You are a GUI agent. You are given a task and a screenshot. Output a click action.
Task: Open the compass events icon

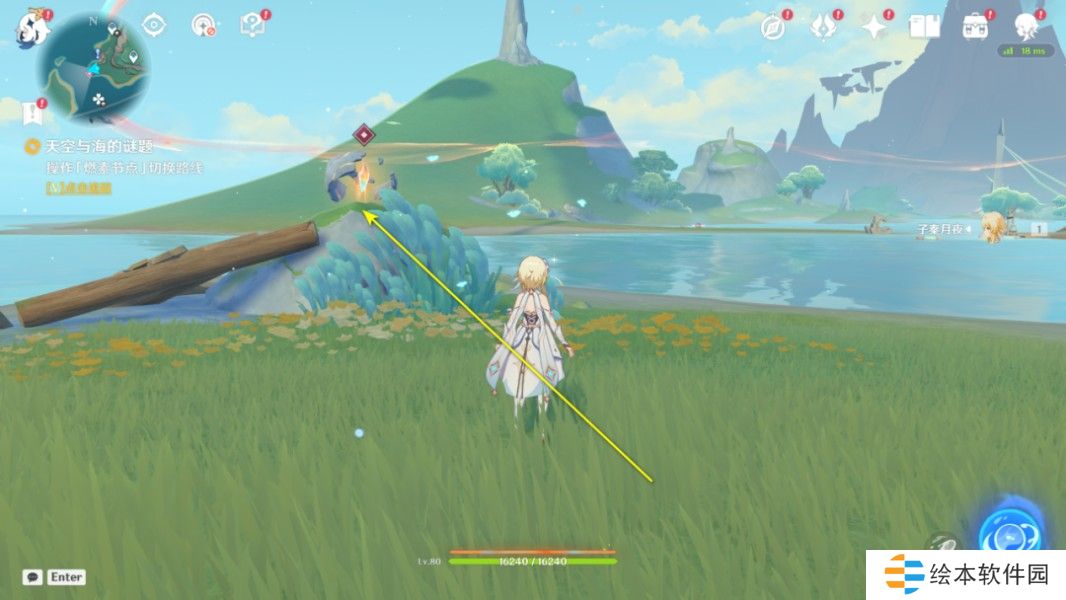[772, 27]
